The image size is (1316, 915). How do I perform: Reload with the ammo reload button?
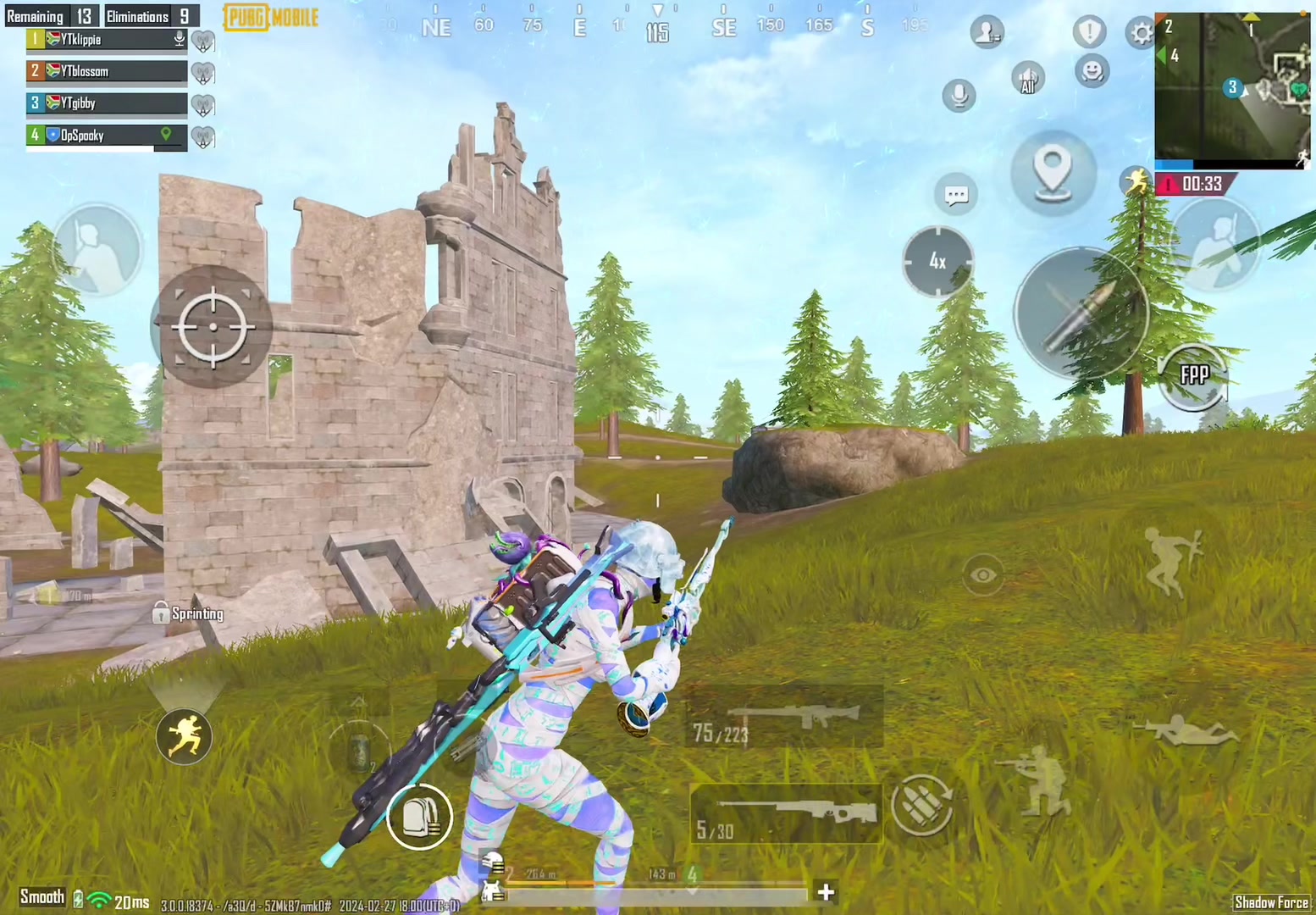(x=921, y=805)
